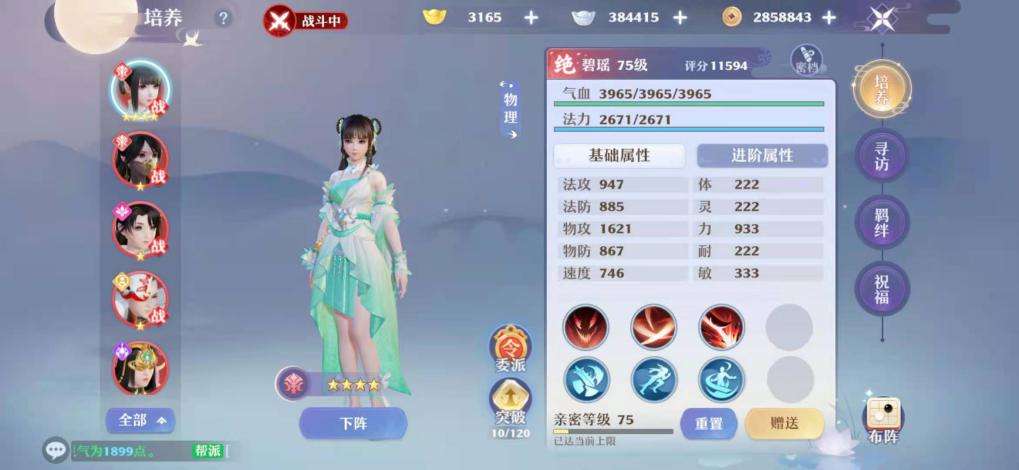
Task: Close the 培养 screen with the X
Action: coord(881,19)
